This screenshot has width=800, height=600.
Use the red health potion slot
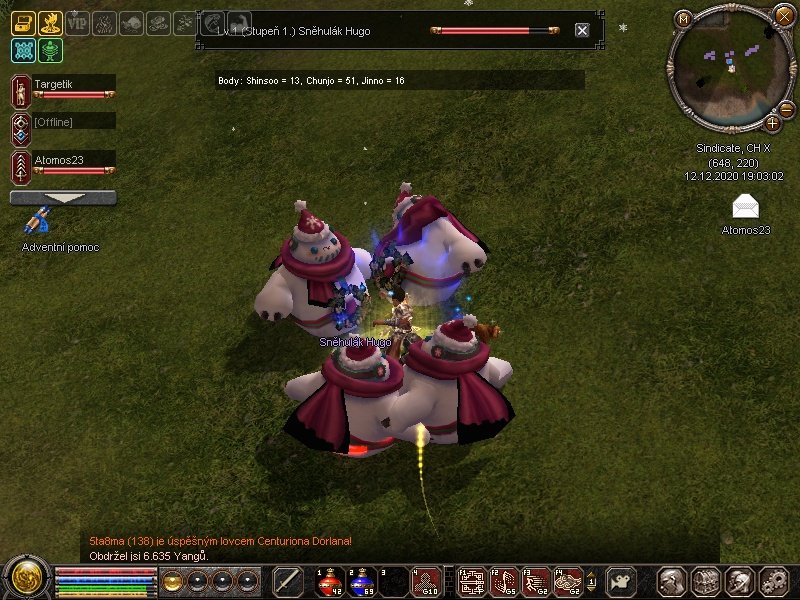331,581
